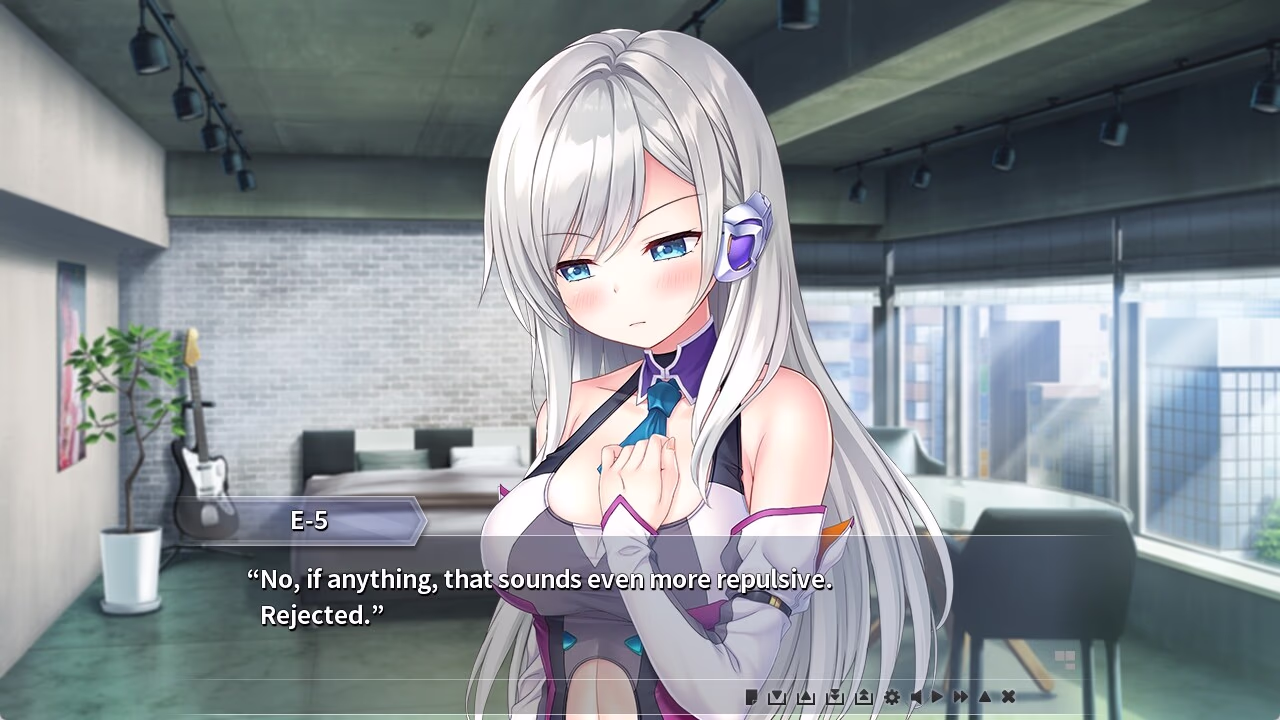Hide the text window with the X icon
Image resolution: width=1280 pixels, height=720 pixels.
pos(1009,697)
